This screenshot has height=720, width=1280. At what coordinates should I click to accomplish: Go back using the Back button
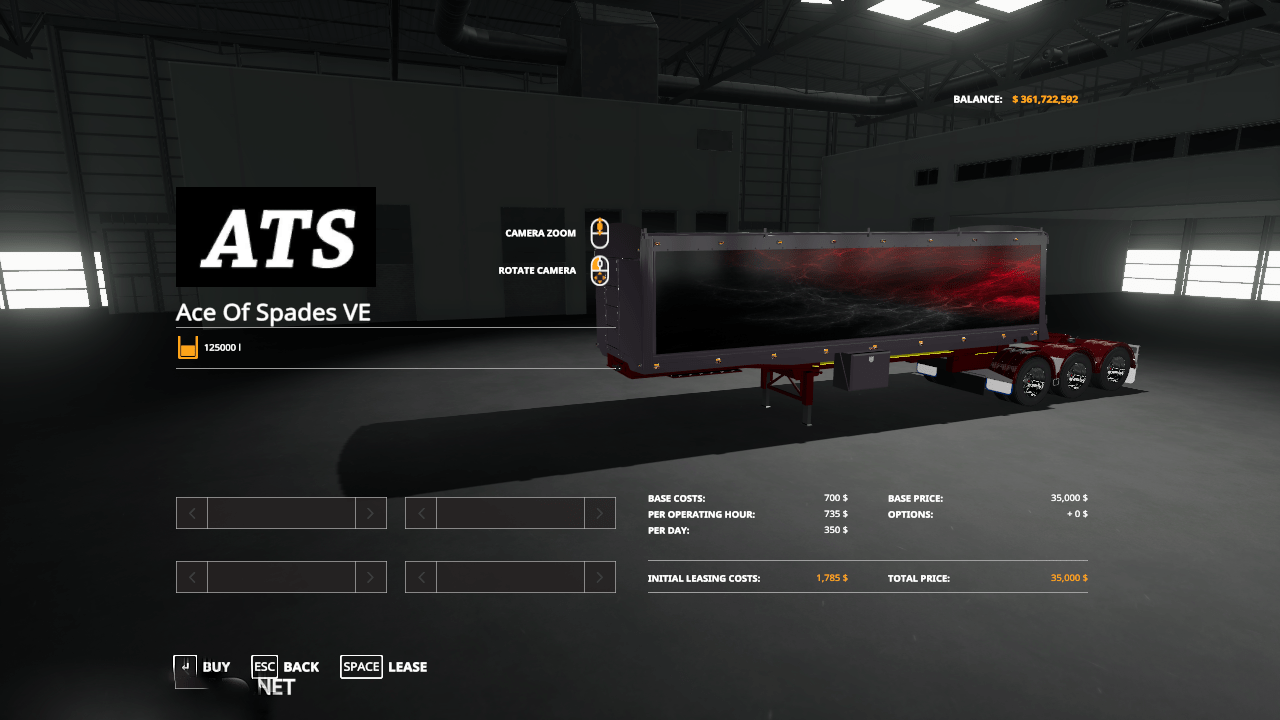[286, 667]
